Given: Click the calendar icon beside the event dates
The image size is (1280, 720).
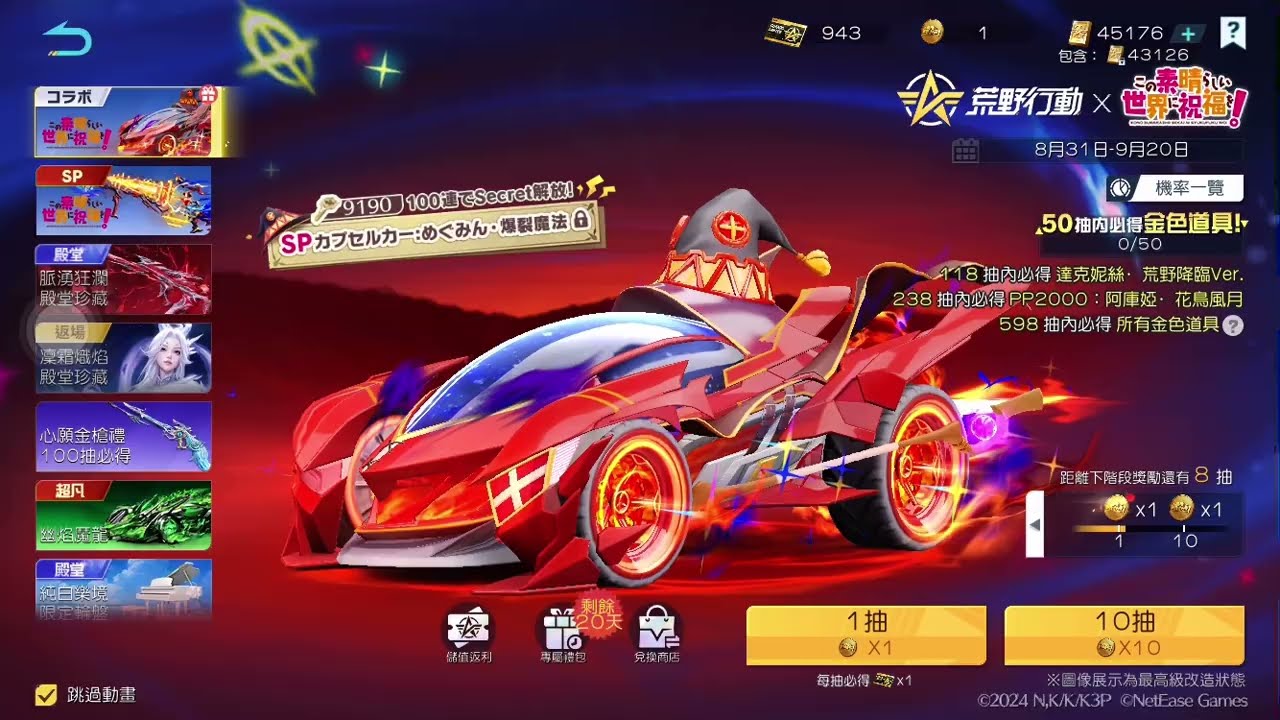Looking at the screenshot, I should [963, 148].
